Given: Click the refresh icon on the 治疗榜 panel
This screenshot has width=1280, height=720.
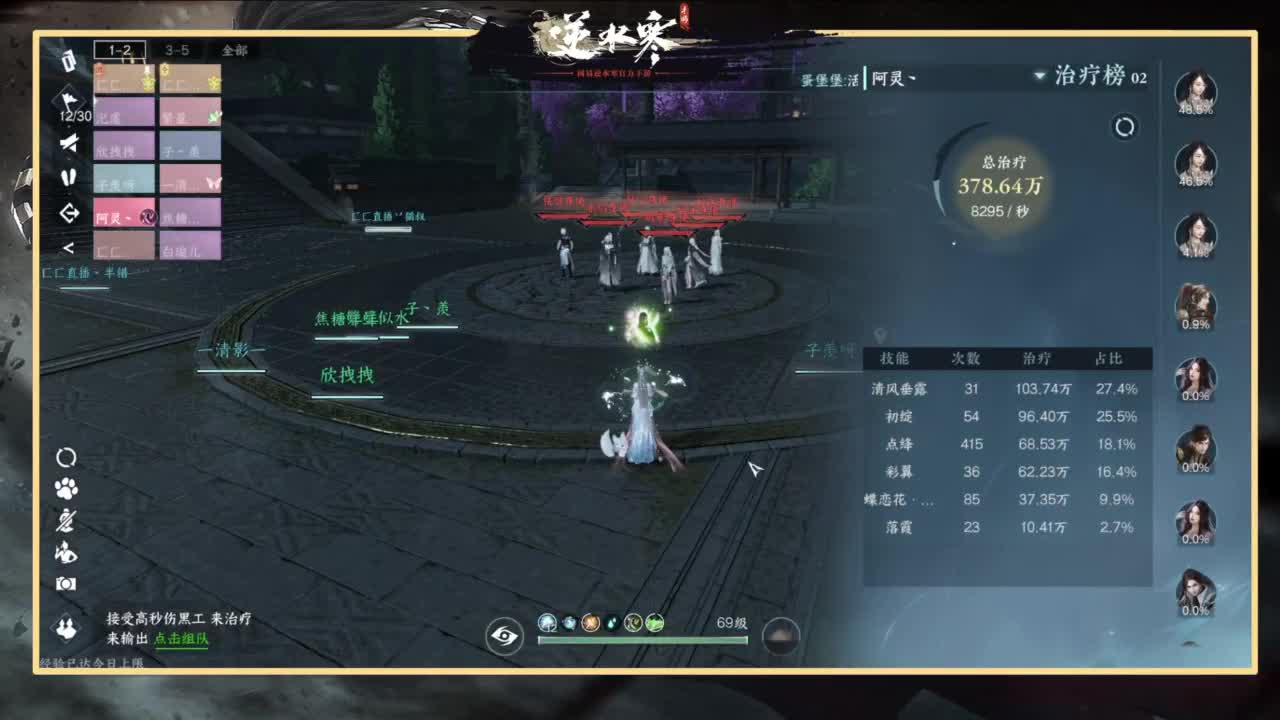Looking at the screenshot, I should [1122, 127].
